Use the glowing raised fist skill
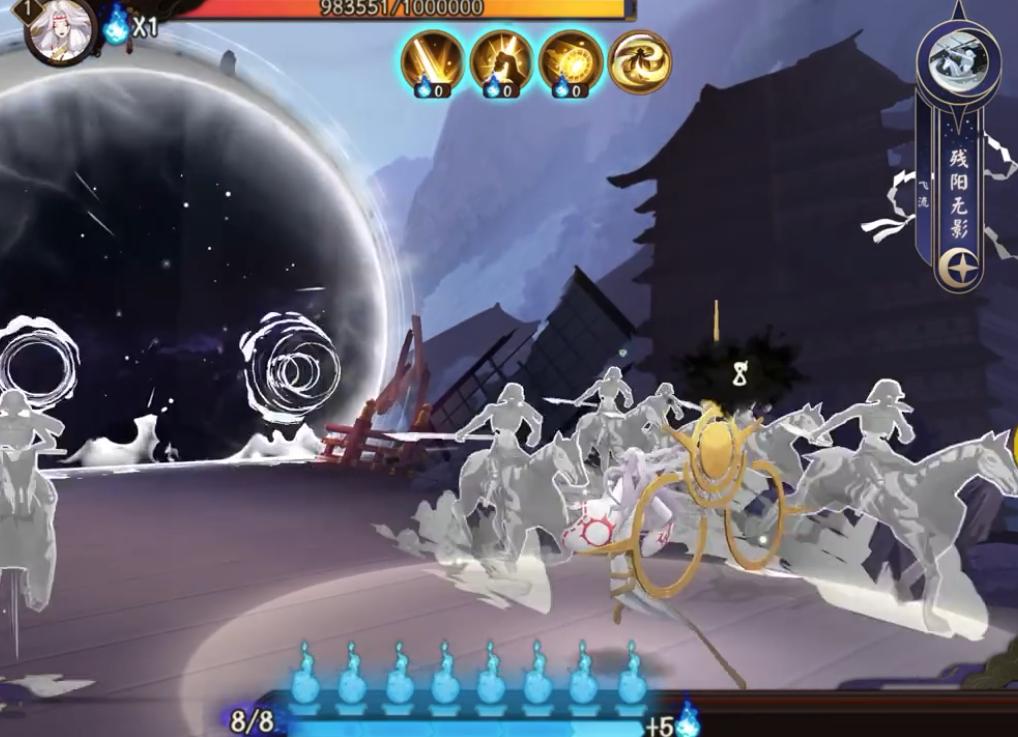The image size is (1018, 737). pyautogui.click(x=501, y=61)
